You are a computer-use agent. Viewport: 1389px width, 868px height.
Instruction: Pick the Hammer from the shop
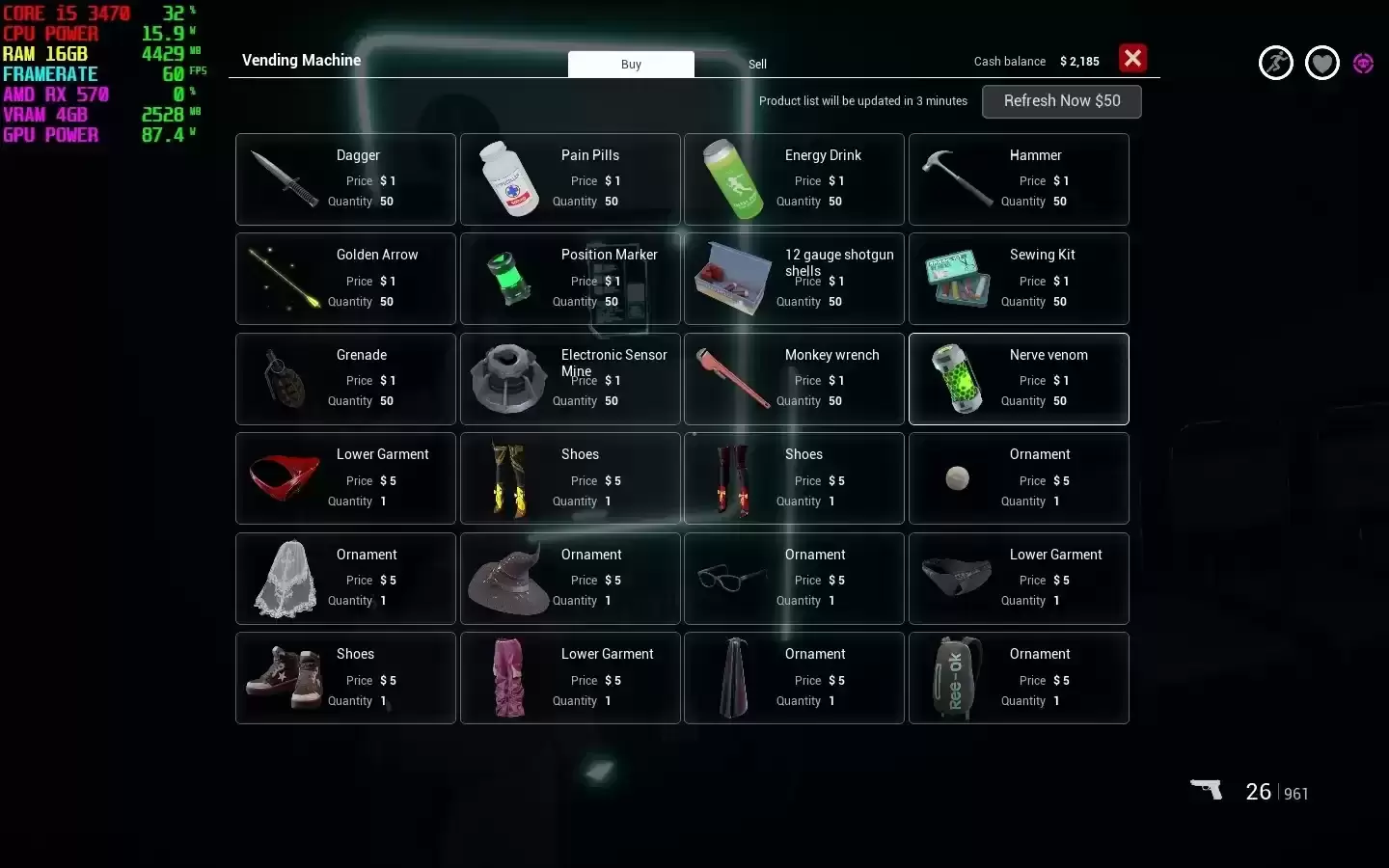coord(1019,179)
